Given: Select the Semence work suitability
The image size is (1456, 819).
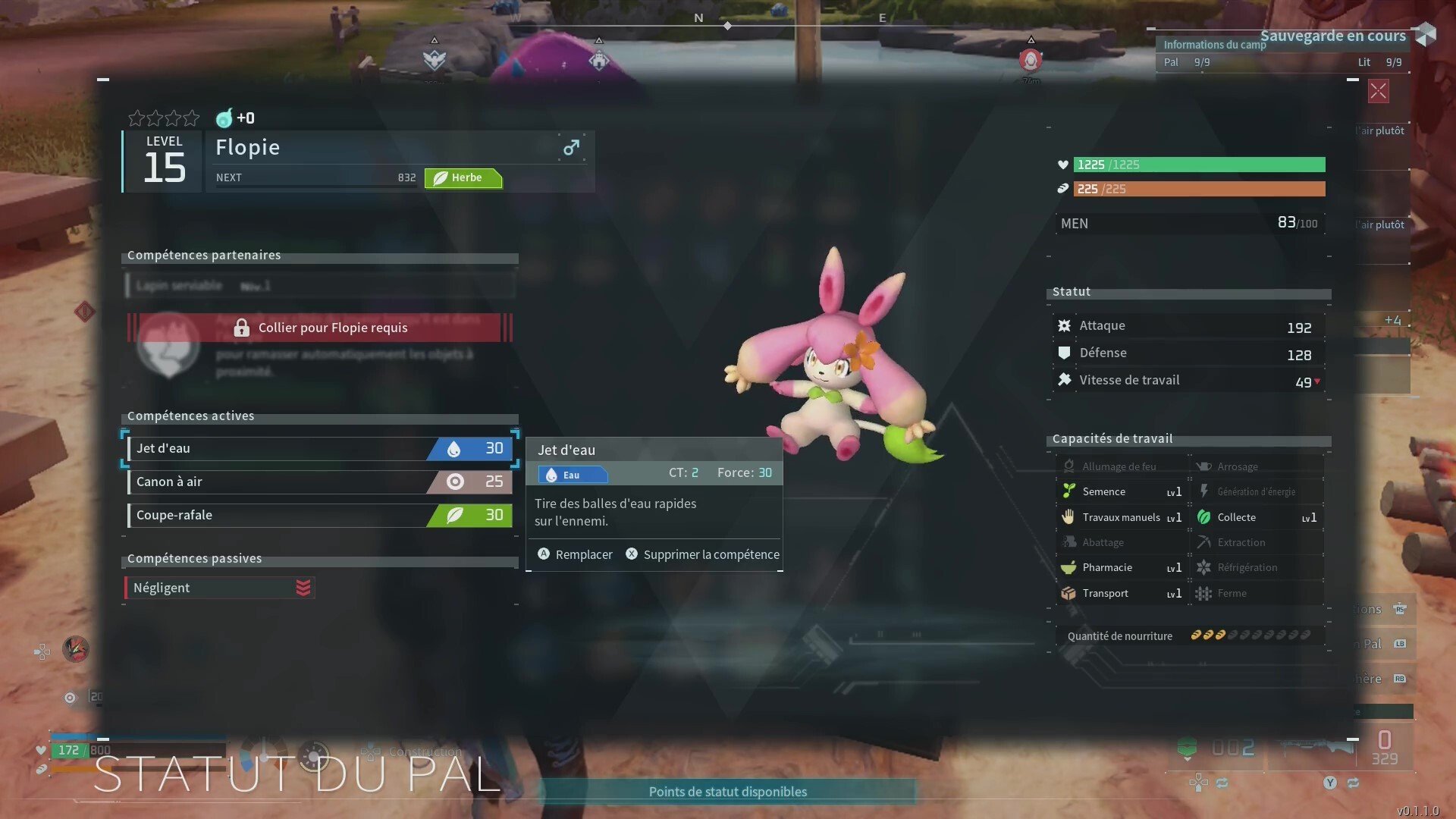Looking at the screenshot, I should [1122, 491].
